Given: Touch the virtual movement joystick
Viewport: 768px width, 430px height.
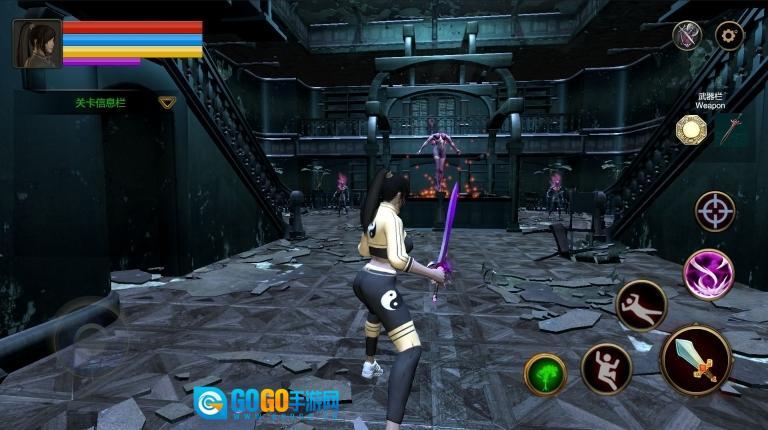Looking at the screenshot, I should click(85, 335).
